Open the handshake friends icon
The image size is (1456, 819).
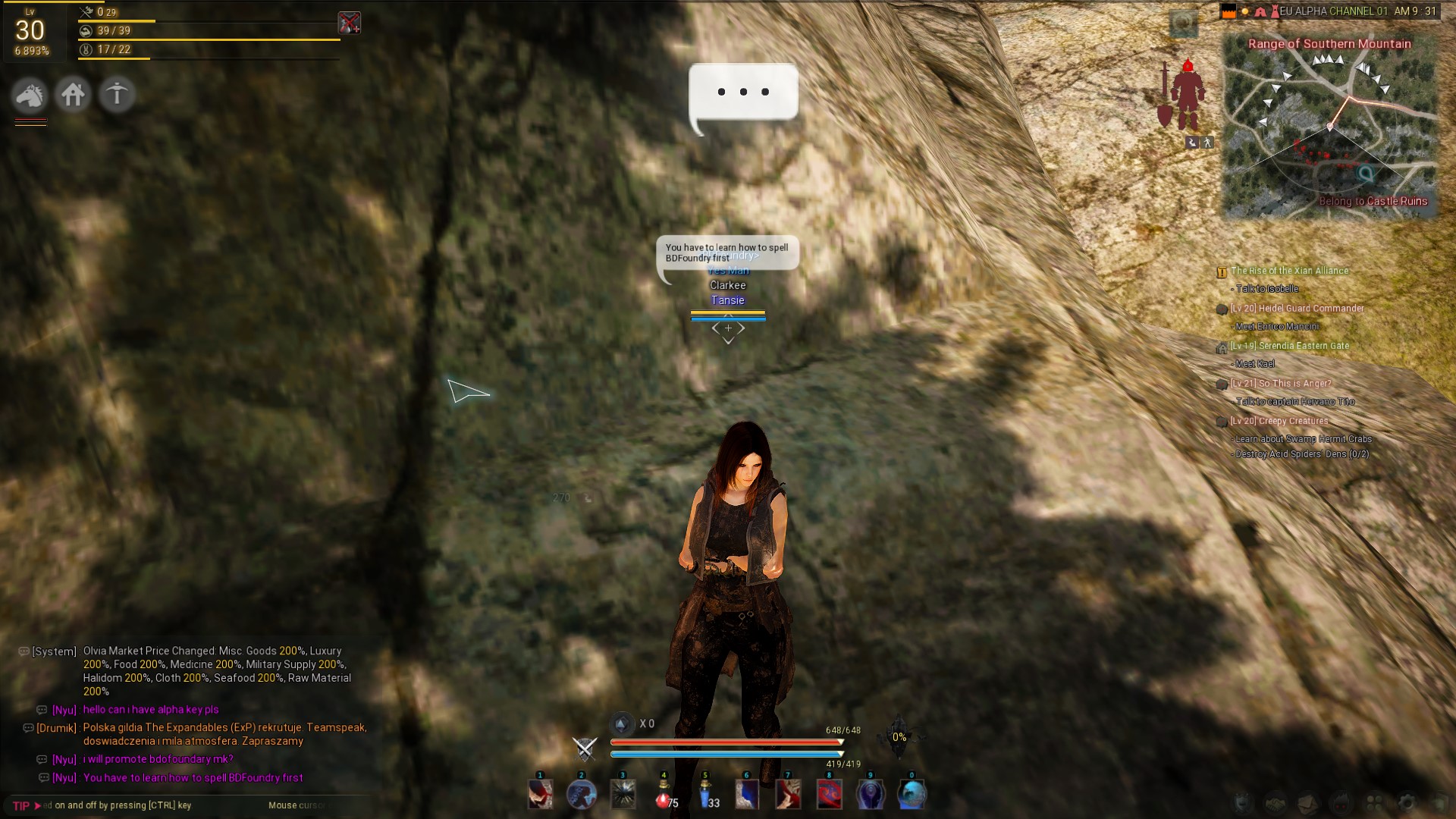pos(1276,802)
